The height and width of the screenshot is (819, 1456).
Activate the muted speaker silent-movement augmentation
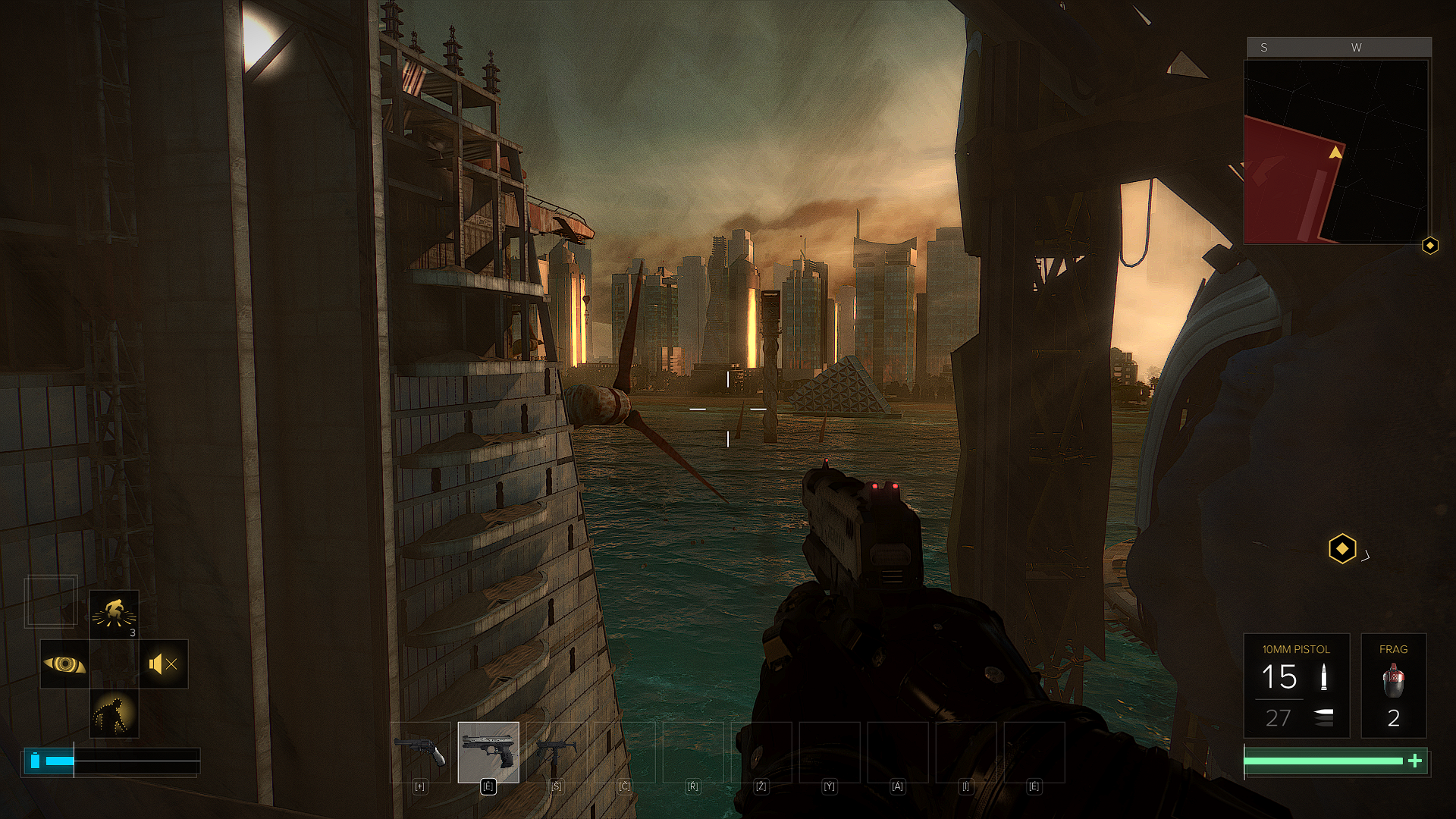[163, 664]
